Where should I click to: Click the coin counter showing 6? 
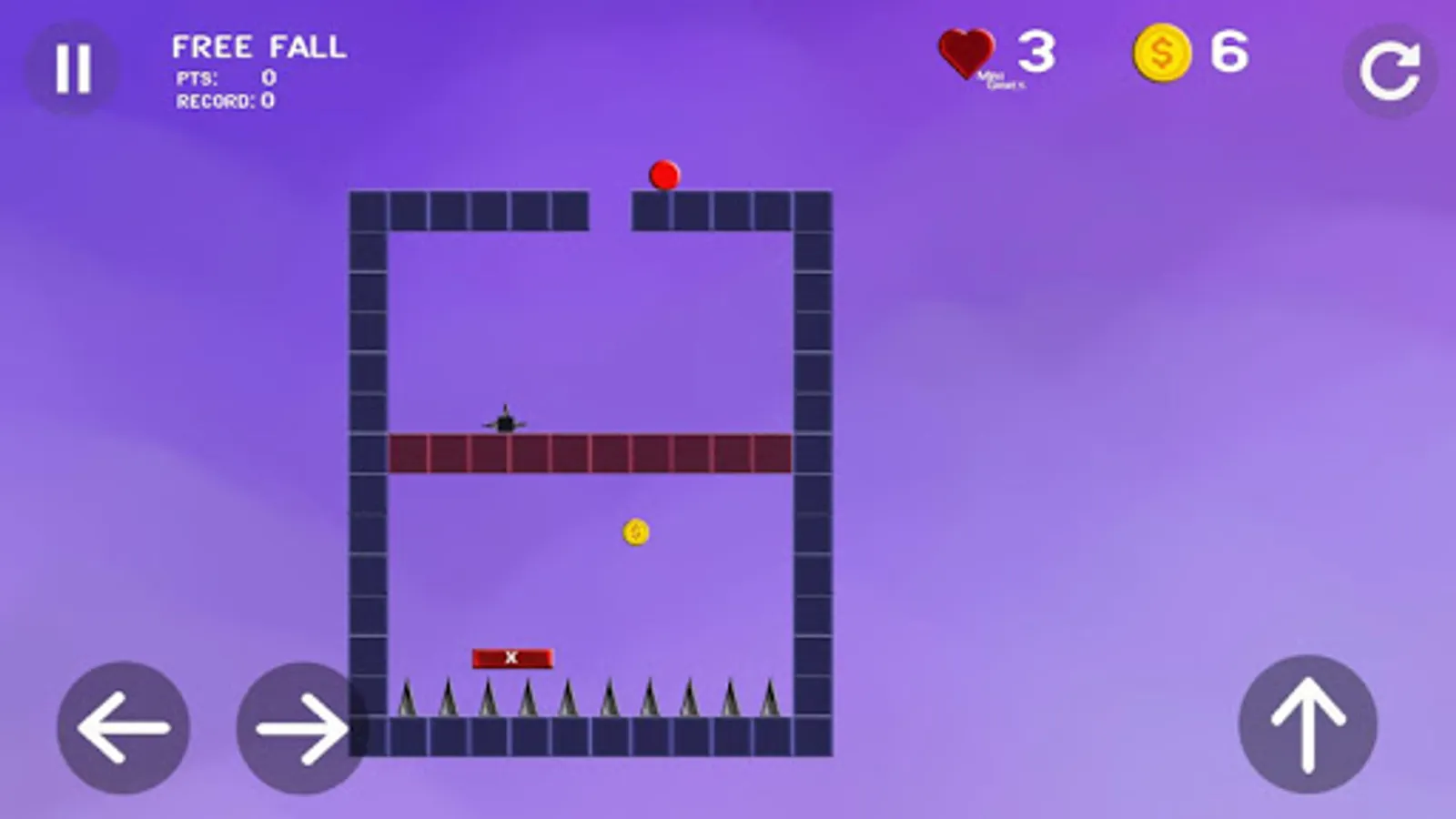click(x=1228, y=53)
